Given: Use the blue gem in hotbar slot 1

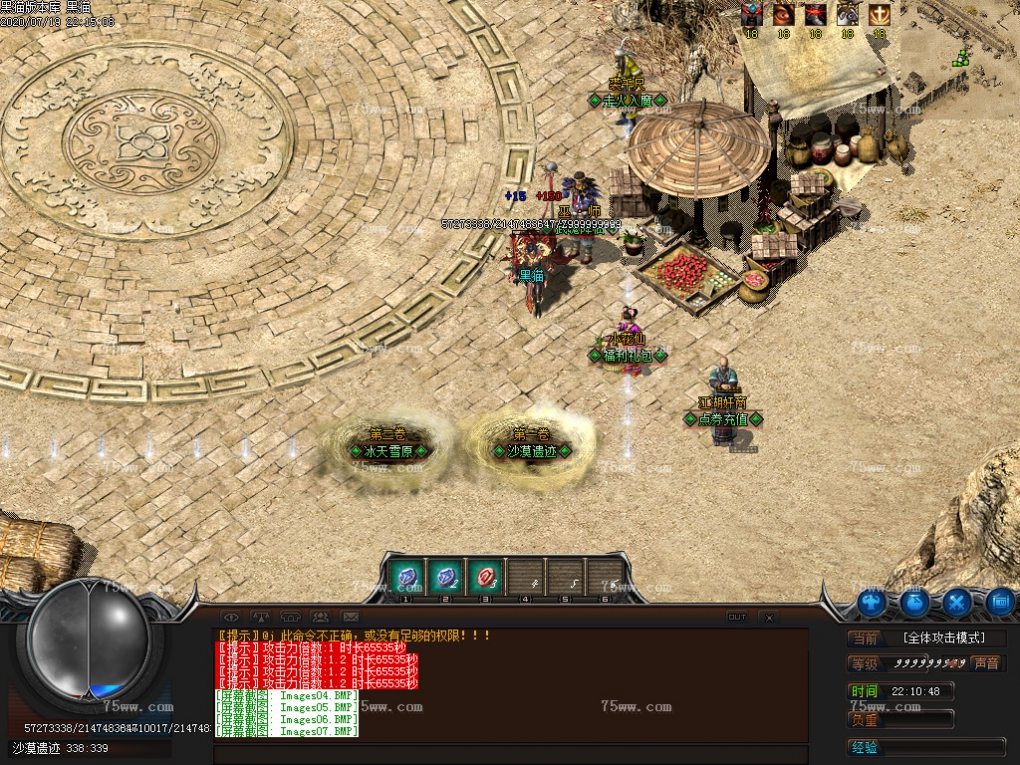Looking at the screenshot, I should 406,577.
